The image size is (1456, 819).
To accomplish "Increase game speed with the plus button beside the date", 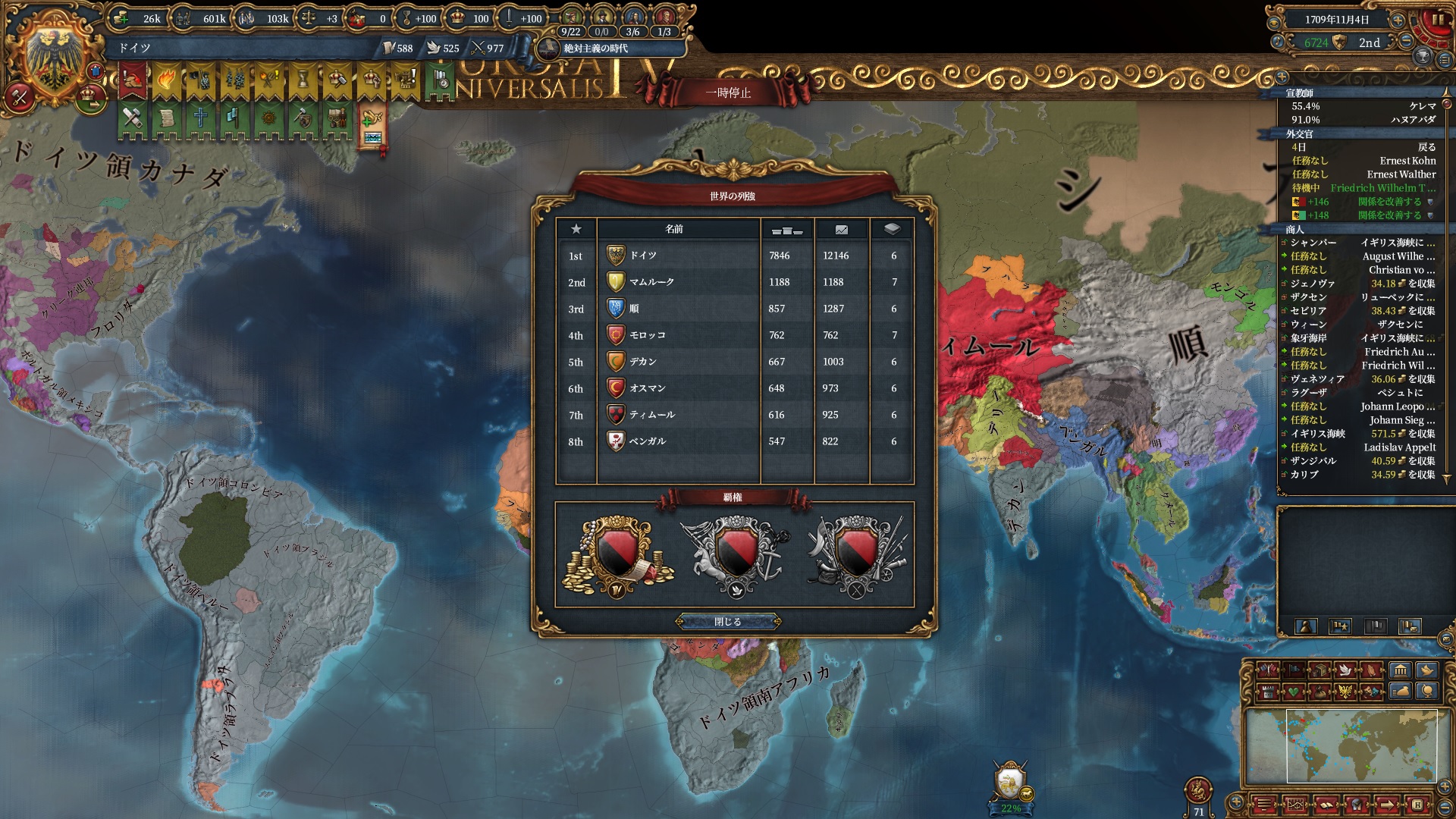I will pyautogui.click(x=1398, y=20).
